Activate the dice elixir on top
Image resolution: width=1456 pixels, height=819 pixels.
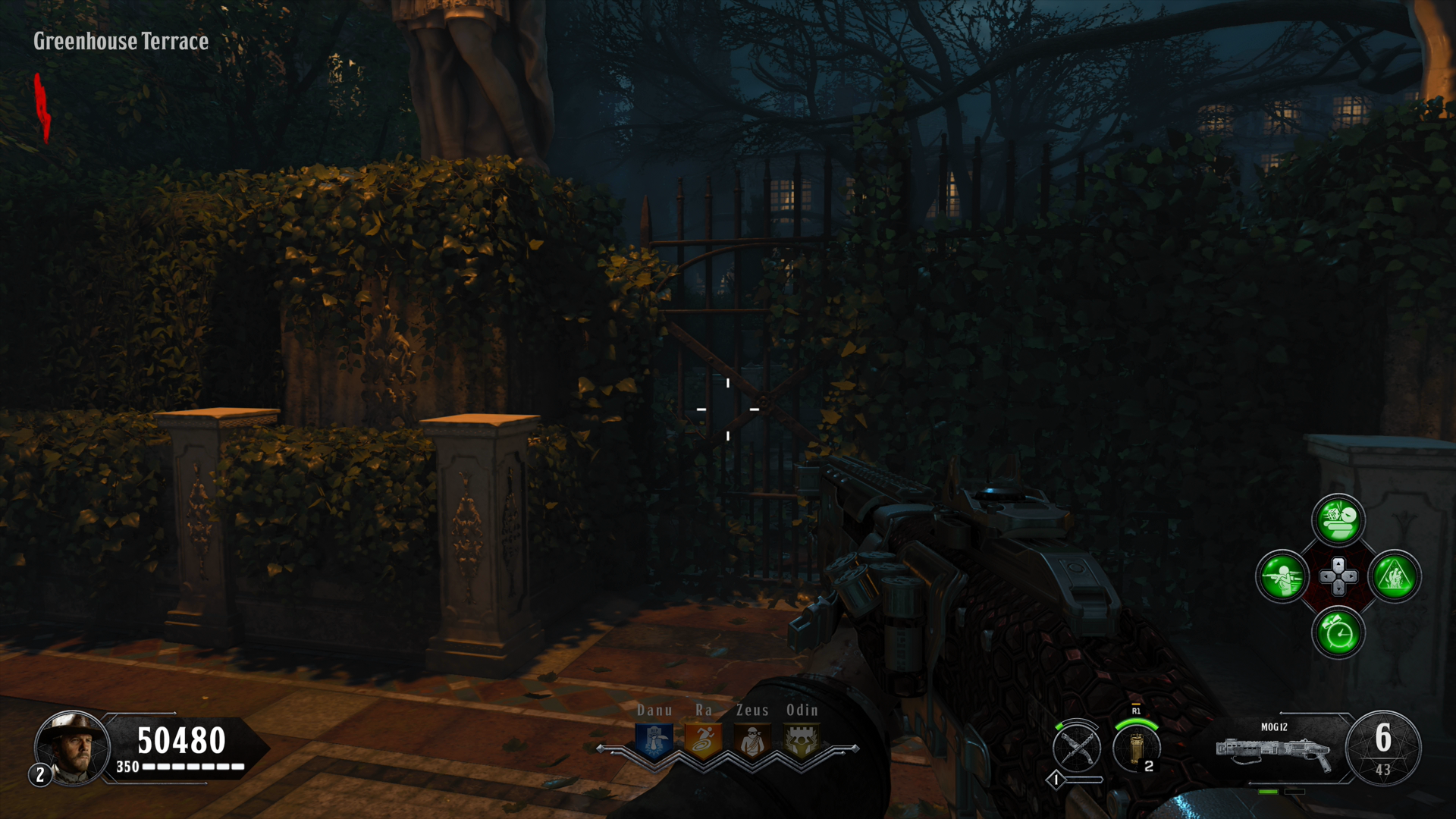coord(1338,520)
